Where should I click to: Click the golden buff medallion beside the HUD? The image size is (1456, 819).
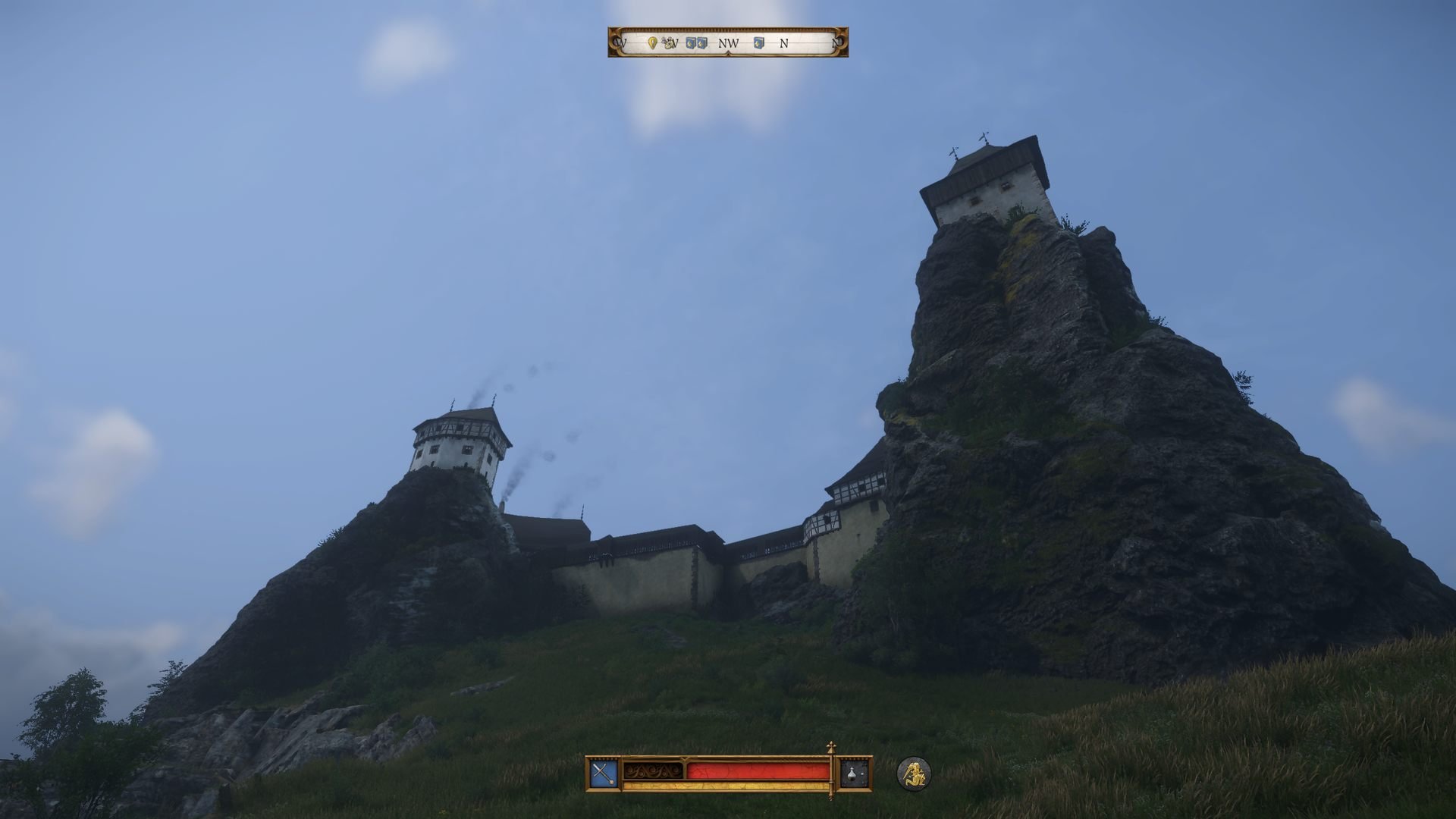click(x=915, y=773)
